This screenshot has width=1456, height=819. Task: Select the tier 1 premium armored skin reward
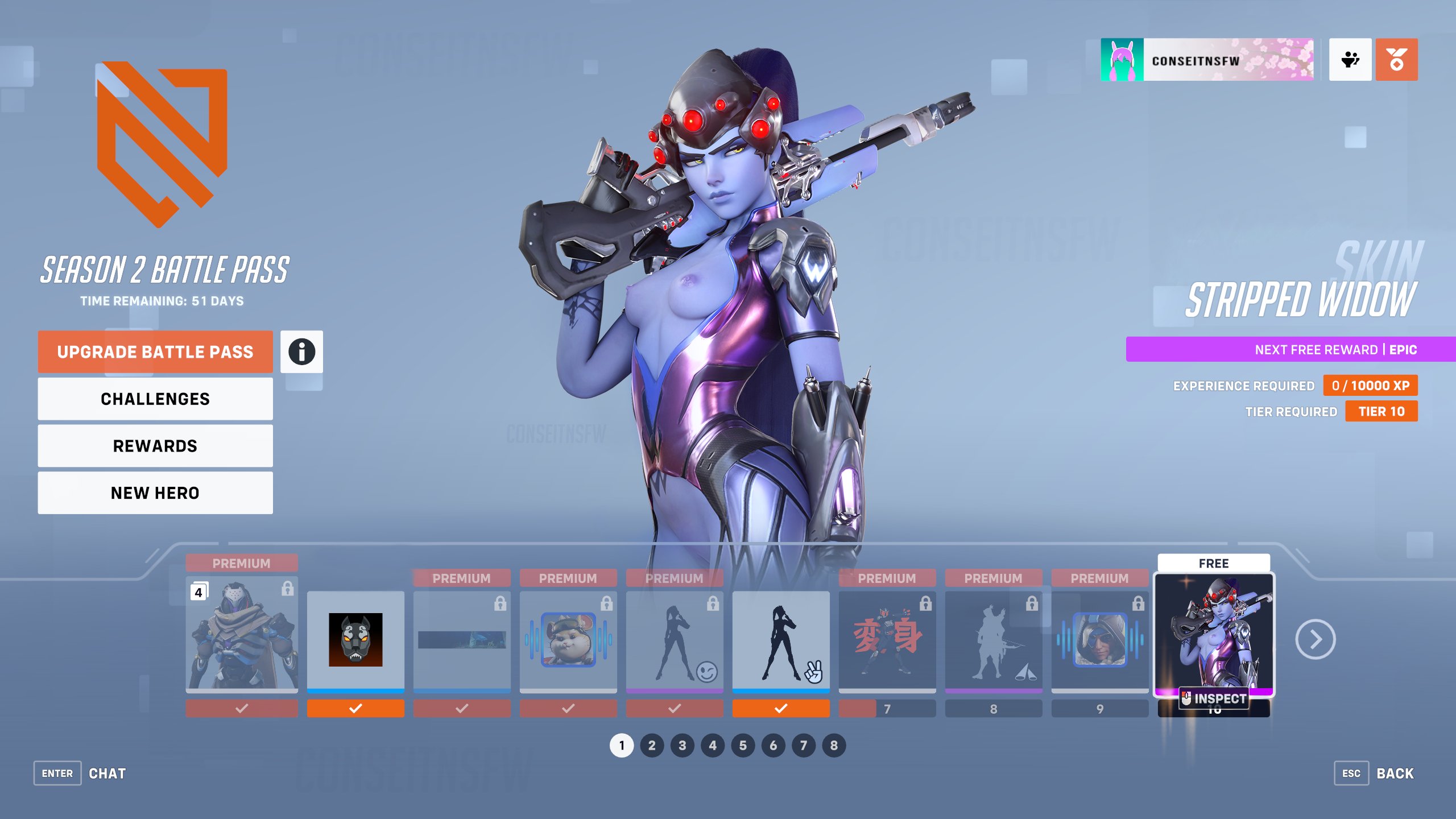242,634
